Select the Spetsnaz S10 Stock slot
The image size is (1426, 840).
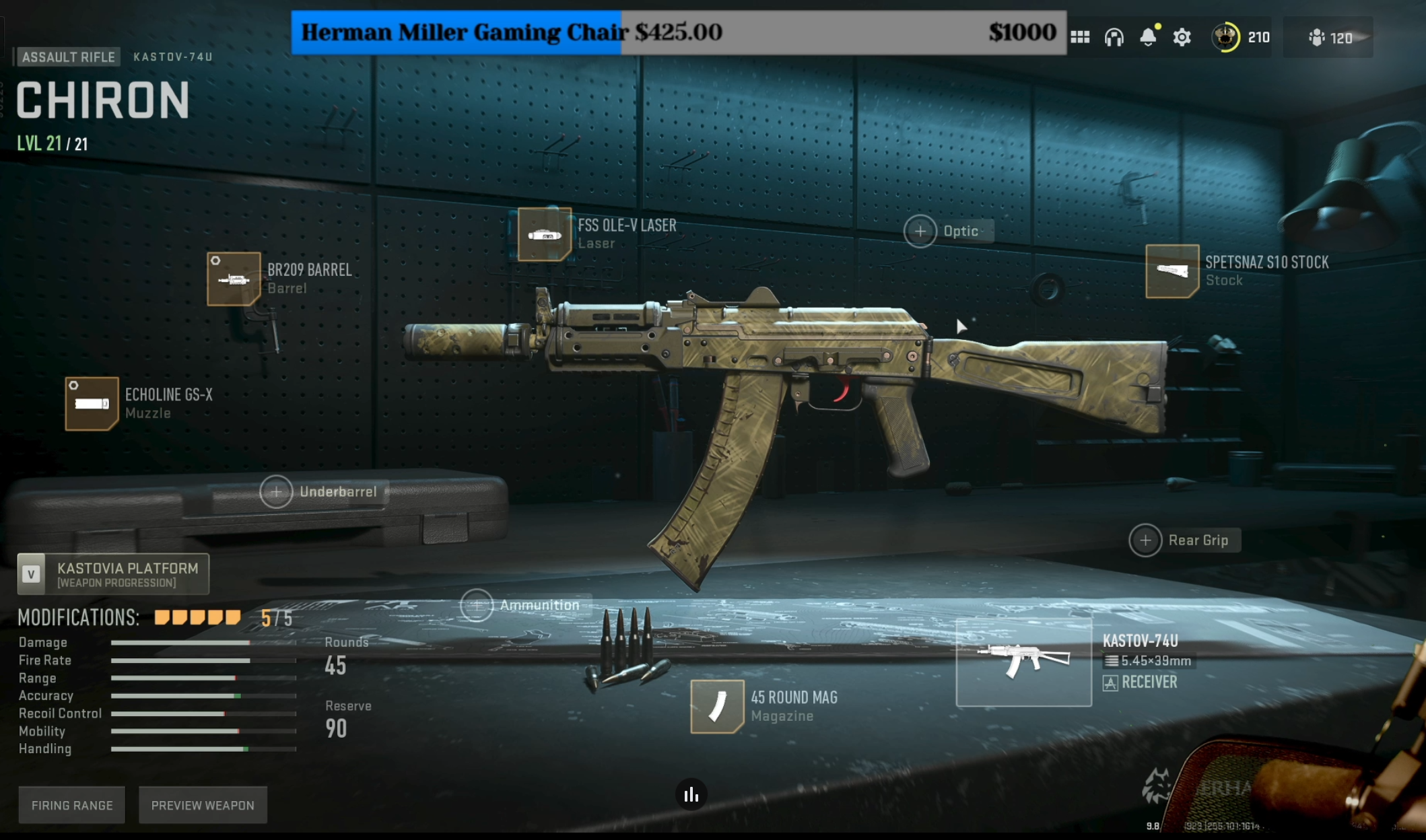[1172, 271]
